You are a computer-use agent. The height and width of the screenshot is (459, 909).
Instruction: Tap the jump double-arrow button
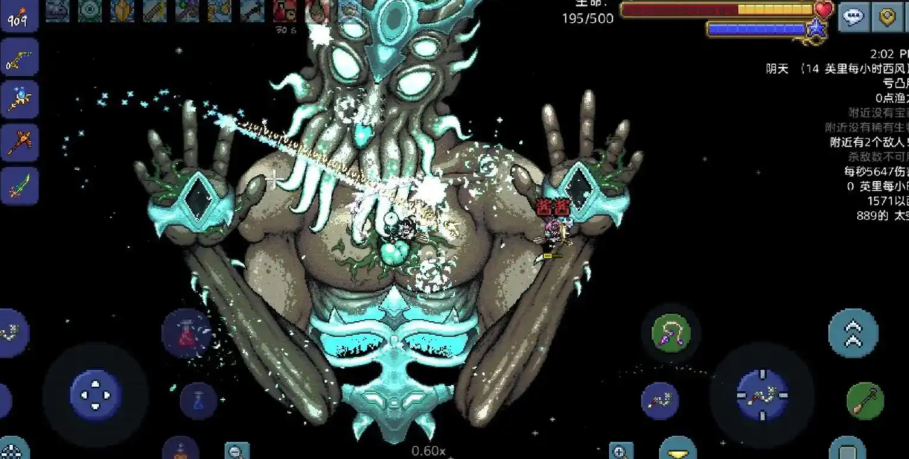pyautogui.click(x=853, y=333)
